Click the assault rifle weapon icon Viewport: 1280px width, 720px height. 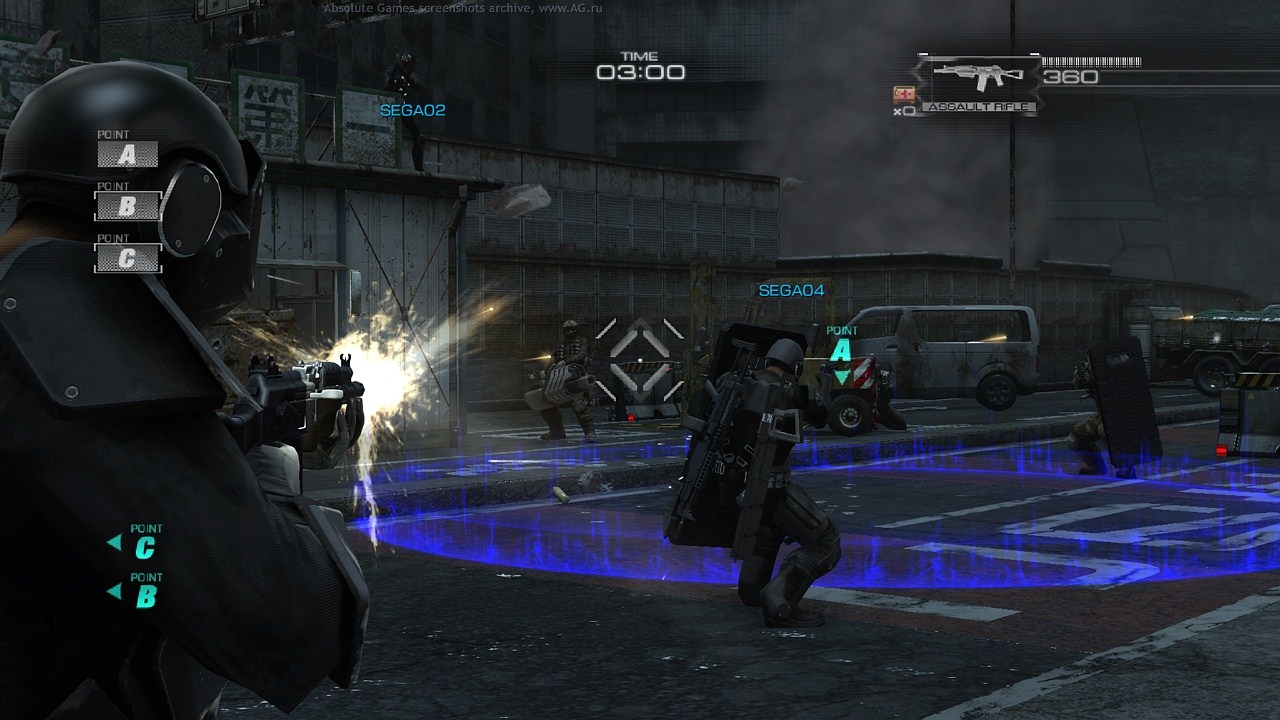(977, 77)
